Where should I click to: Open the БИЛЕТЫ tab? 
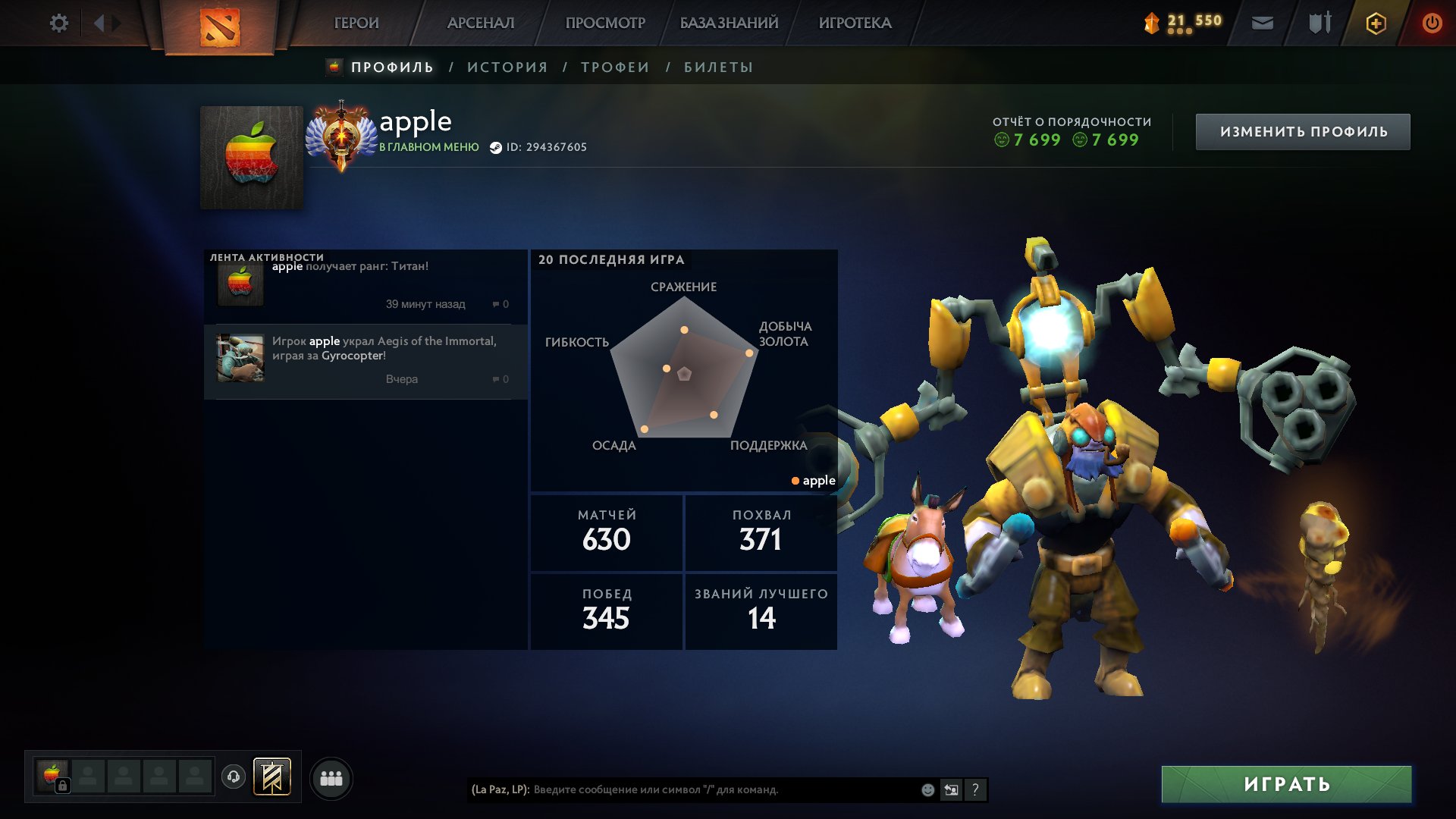[718, 67]
